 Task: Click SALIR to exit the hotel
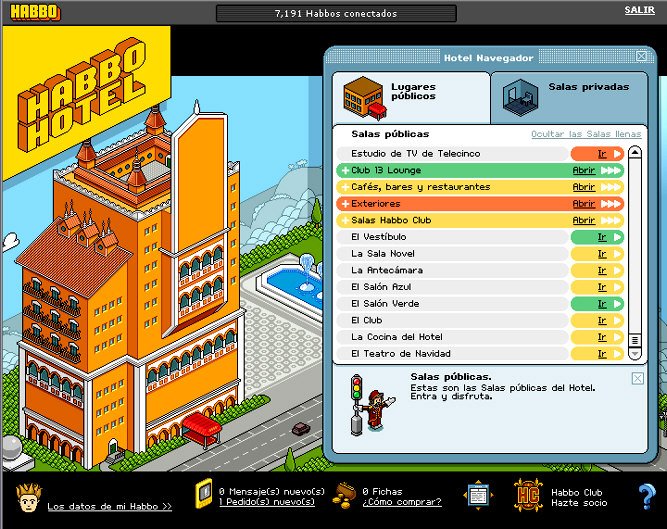[639, 10]
